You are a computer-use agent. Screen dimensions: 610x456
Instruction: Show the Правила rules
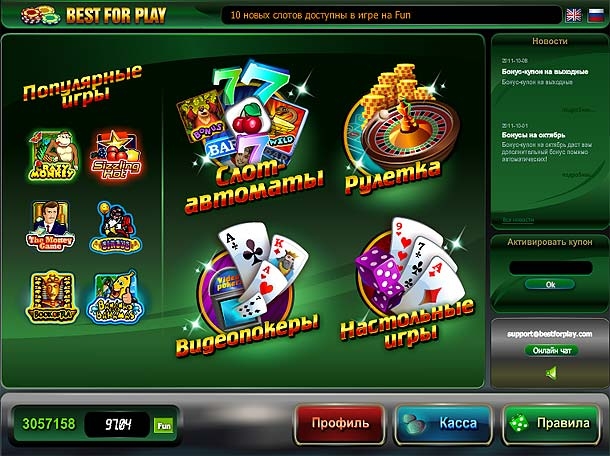550,423
